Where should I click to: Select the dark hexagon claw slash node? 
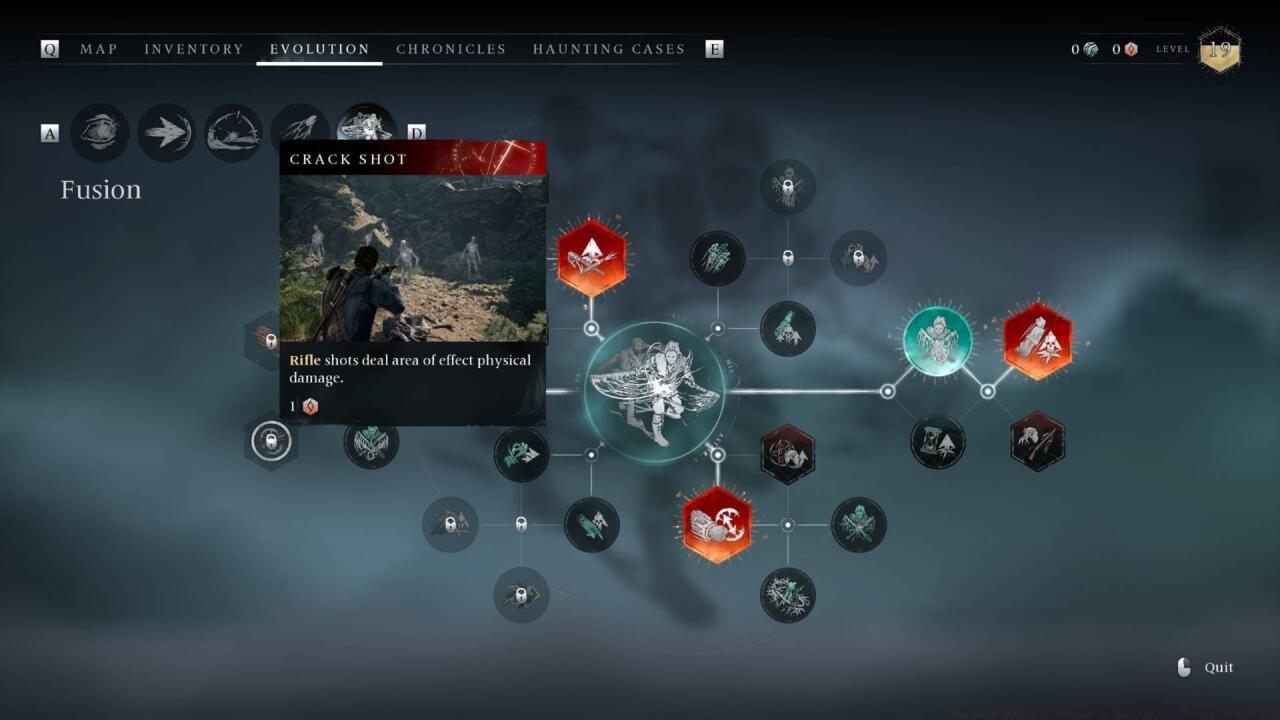point(1037,441)
